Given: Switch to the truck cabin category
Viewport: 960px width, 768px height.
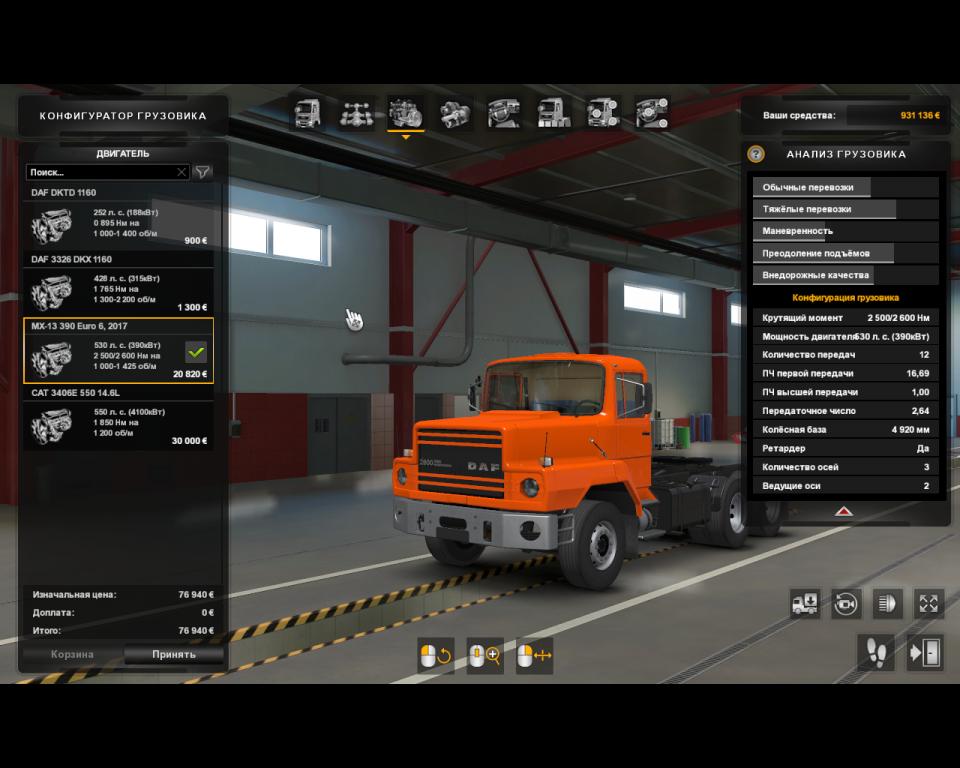Looking at the screenshot, I should [306, 114].
